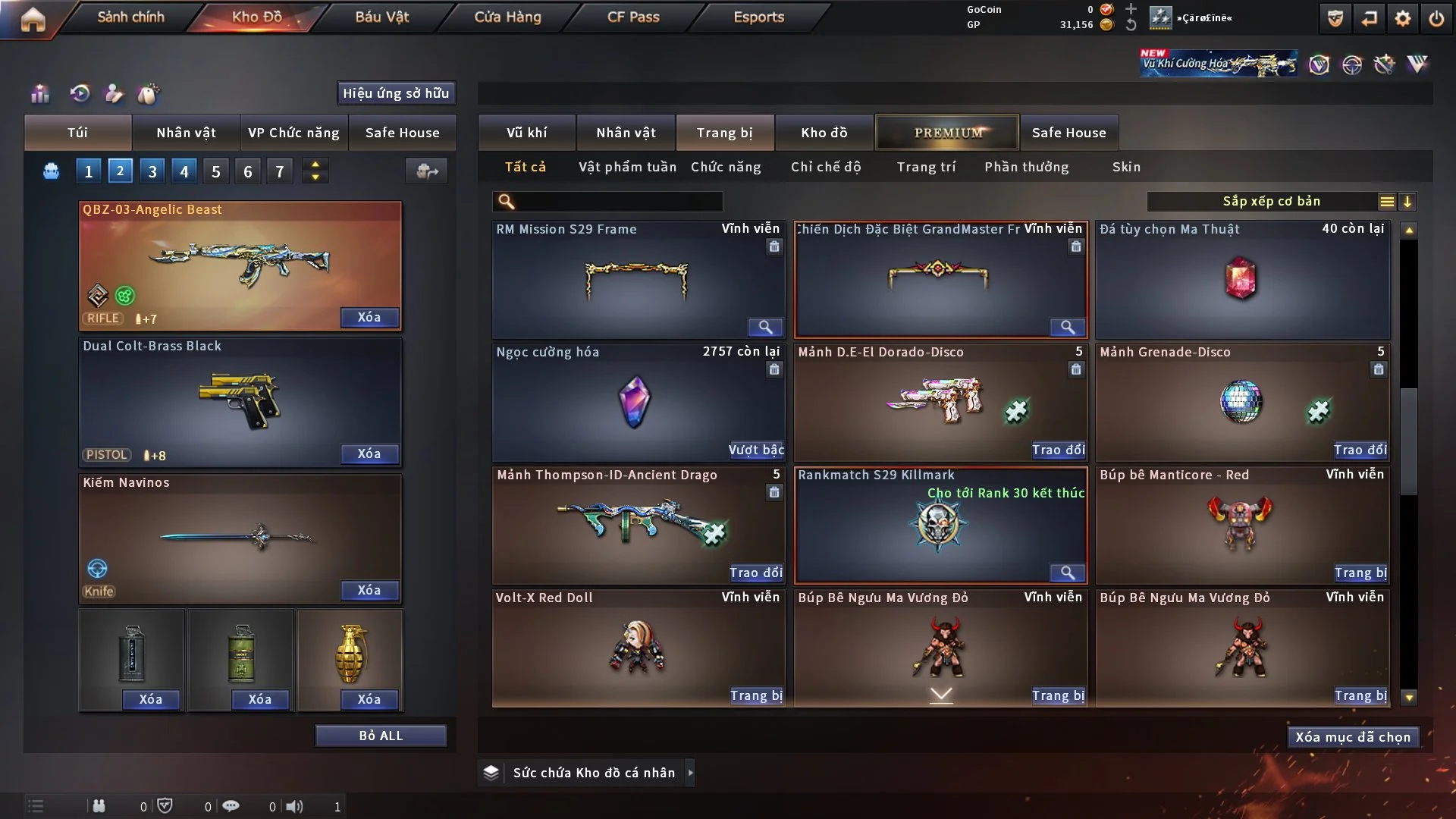Click the power exit button
This screenshot has width=1456, height=819.
tap(1436, 18)
